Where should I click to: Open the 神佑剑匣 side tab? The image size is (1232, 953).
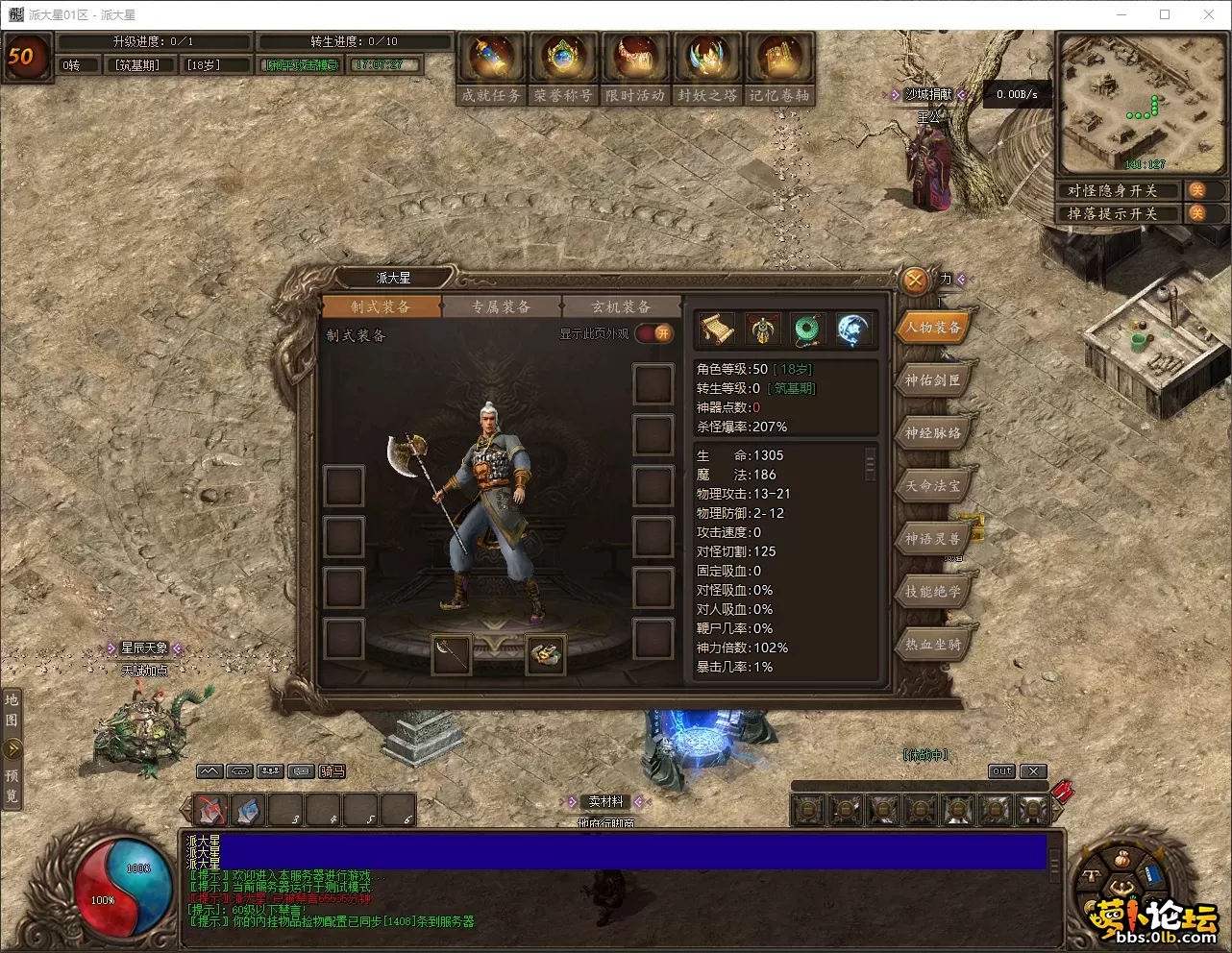point(932,380)
